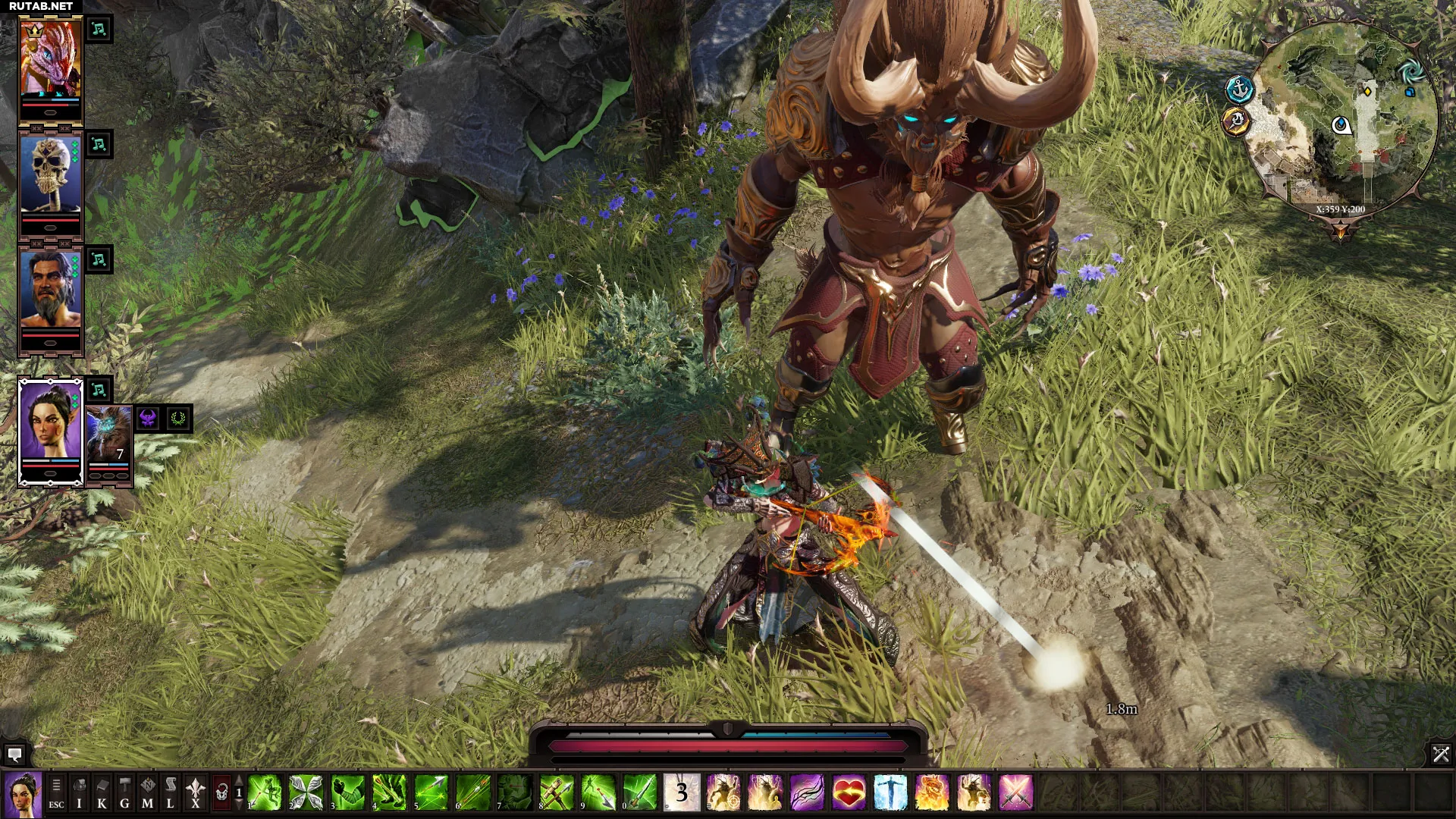
Task: Toggle combat mode crossed-swords button
Action: point(1440,754)
